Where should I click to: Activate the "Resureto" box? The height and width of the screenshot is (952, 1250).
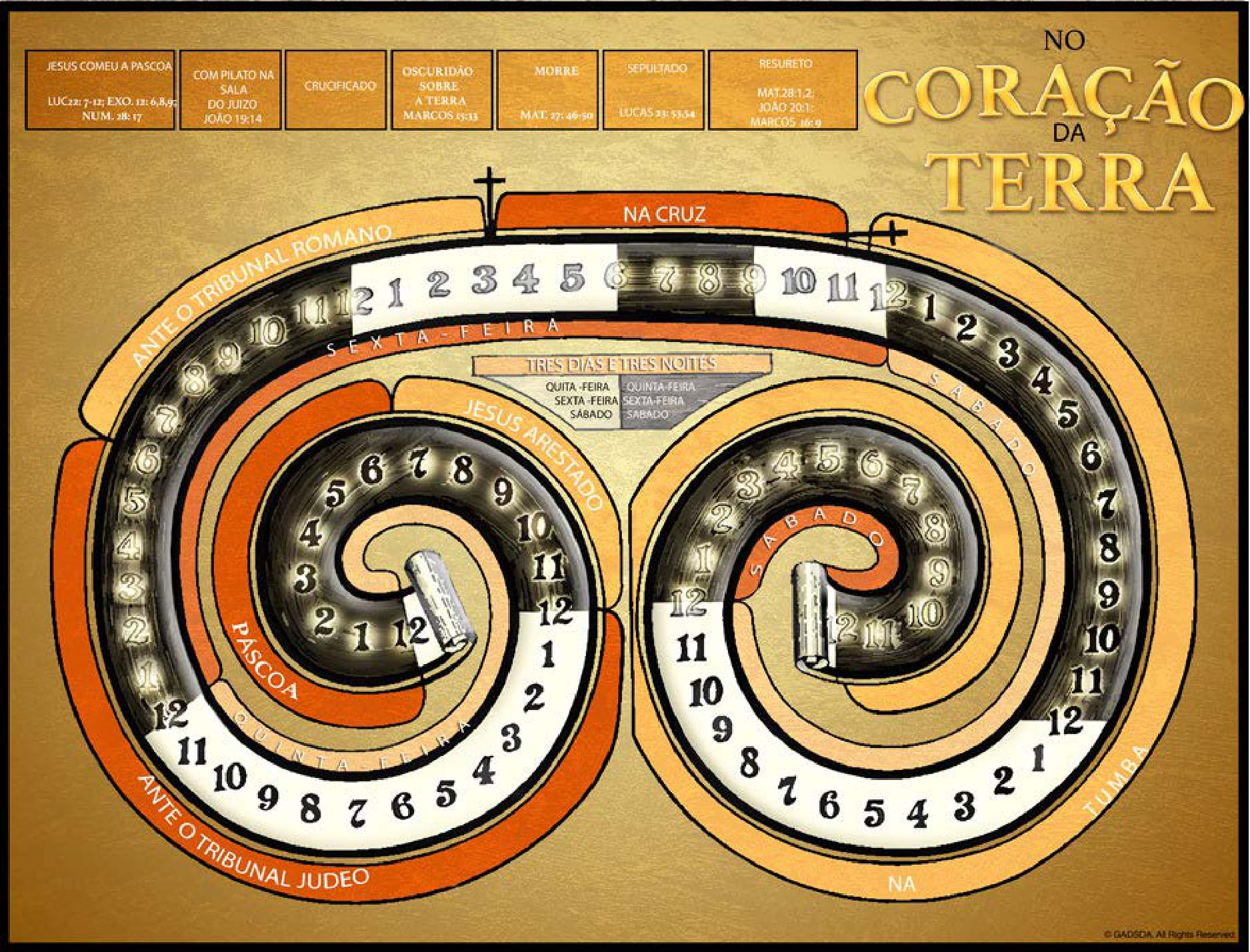783,90
